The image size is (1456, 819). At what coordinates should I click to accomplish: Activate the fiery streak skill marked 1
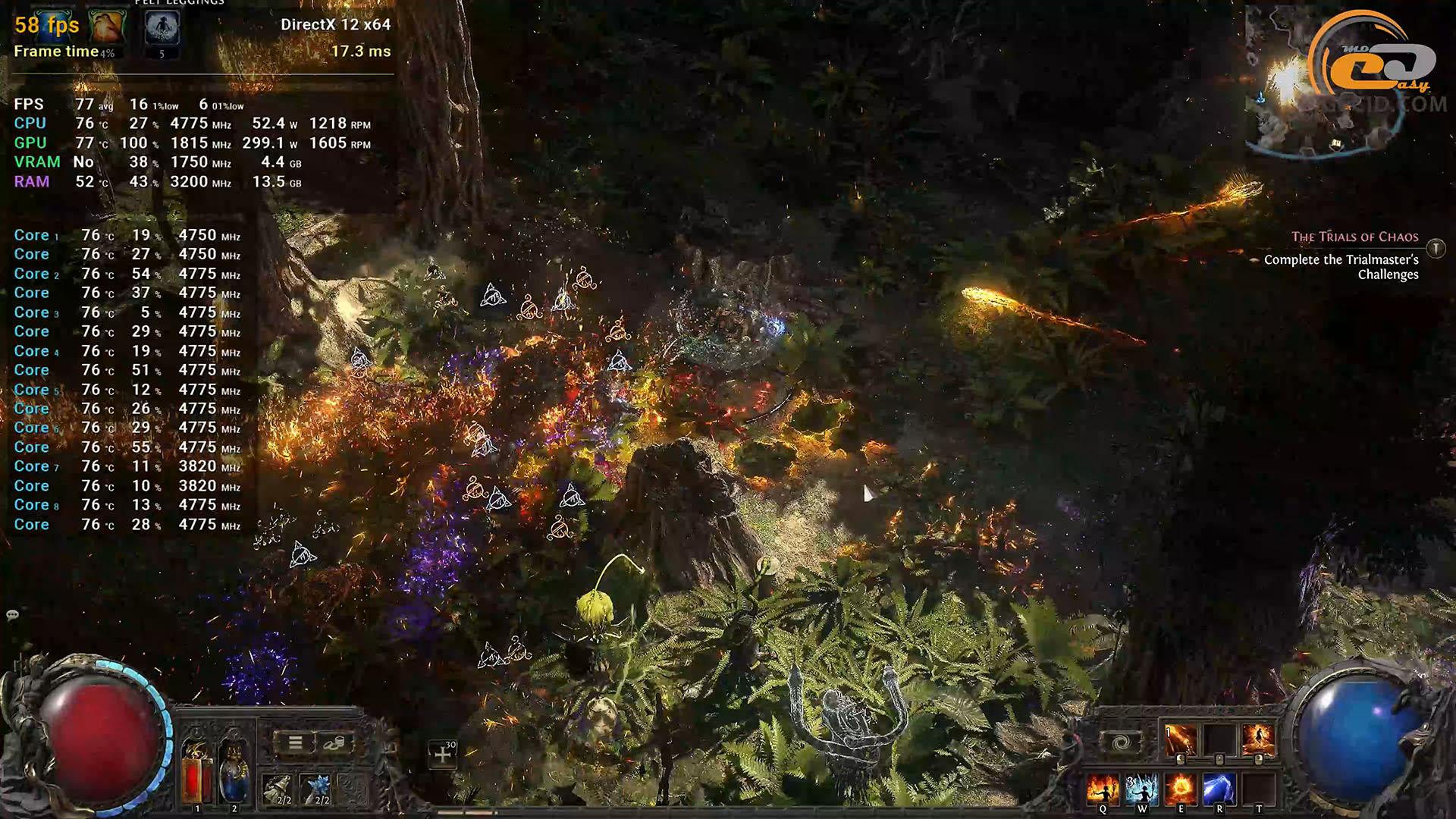coord(1180,740)
